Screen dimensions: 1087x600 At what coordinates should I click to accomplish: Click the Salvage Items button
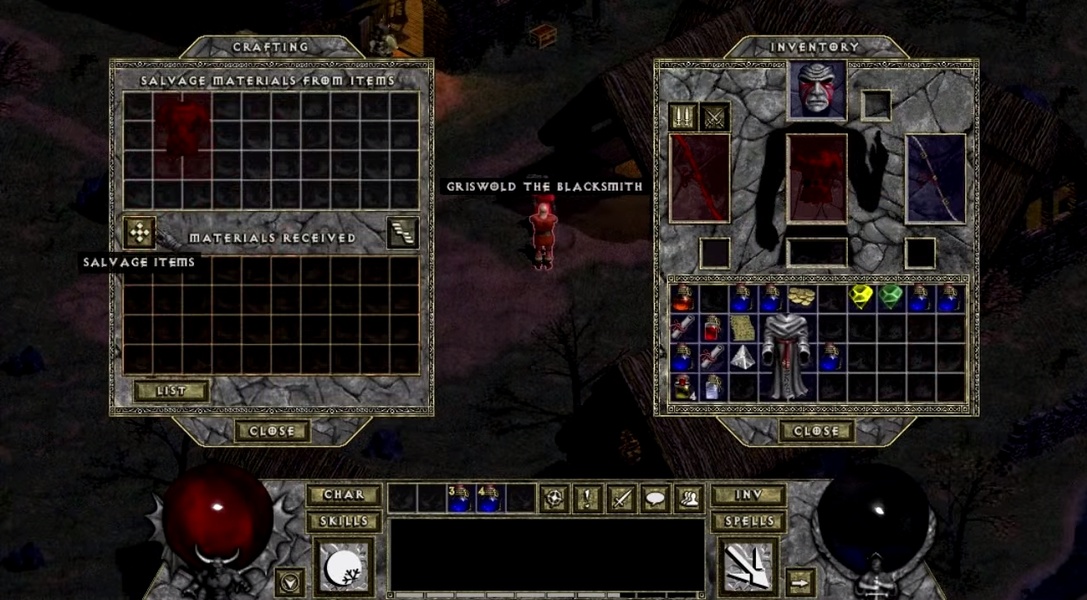pos(139,232)
